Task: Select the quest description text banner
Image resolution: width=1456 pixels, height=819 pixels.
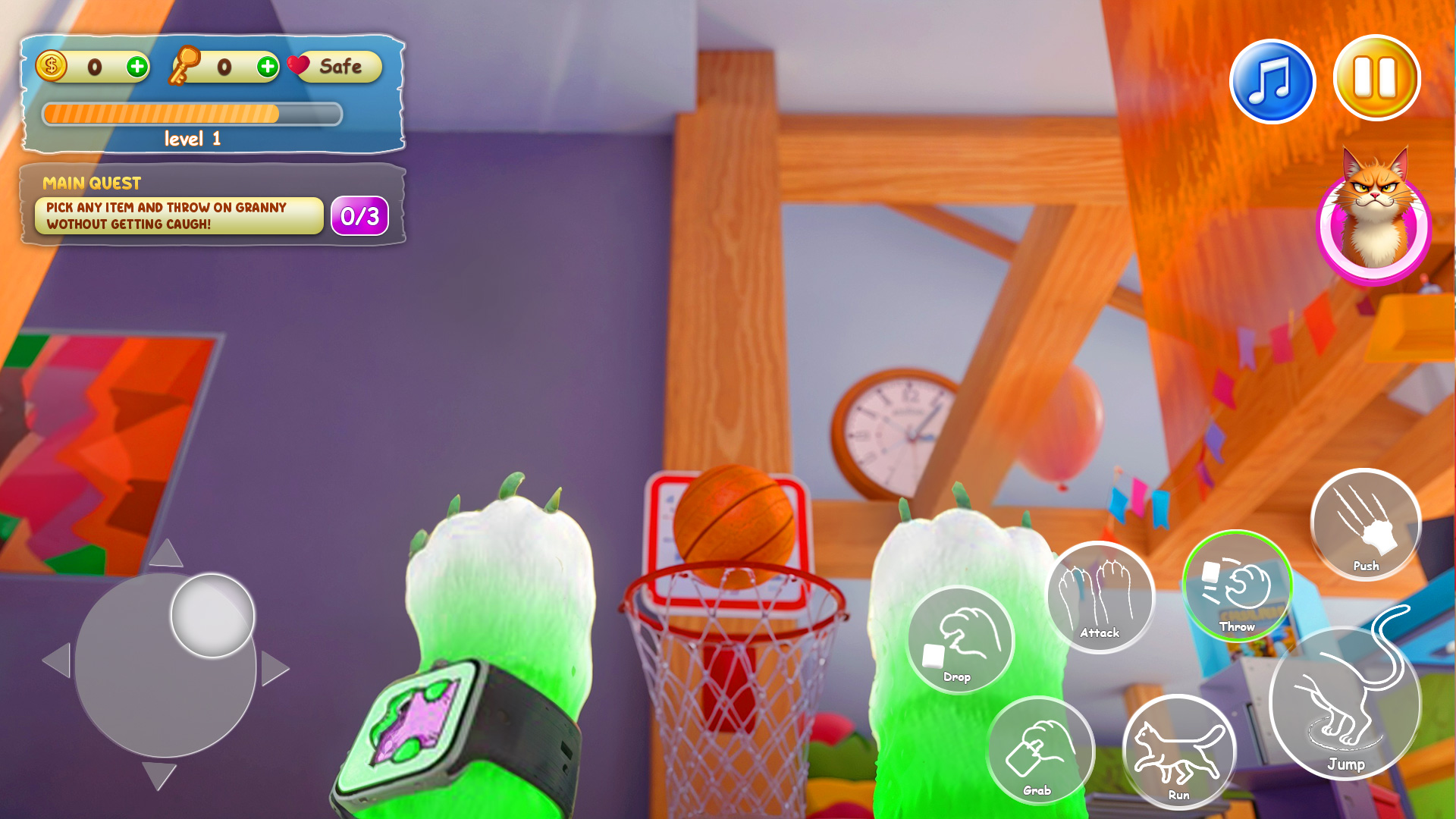Action: point(180,213)
